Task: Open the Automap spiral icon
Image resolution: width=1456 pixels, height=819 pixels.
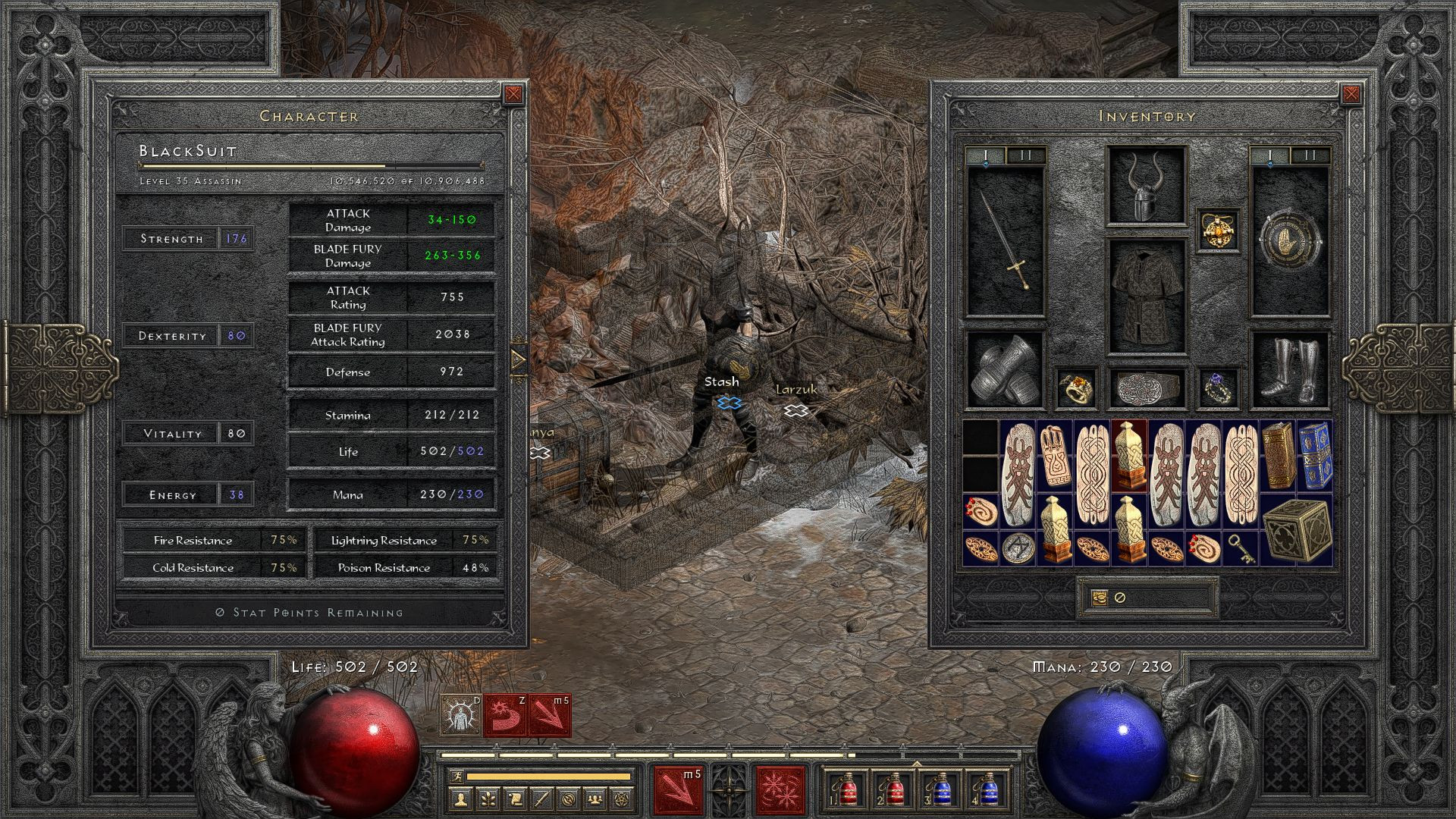Action: (569, 800)
